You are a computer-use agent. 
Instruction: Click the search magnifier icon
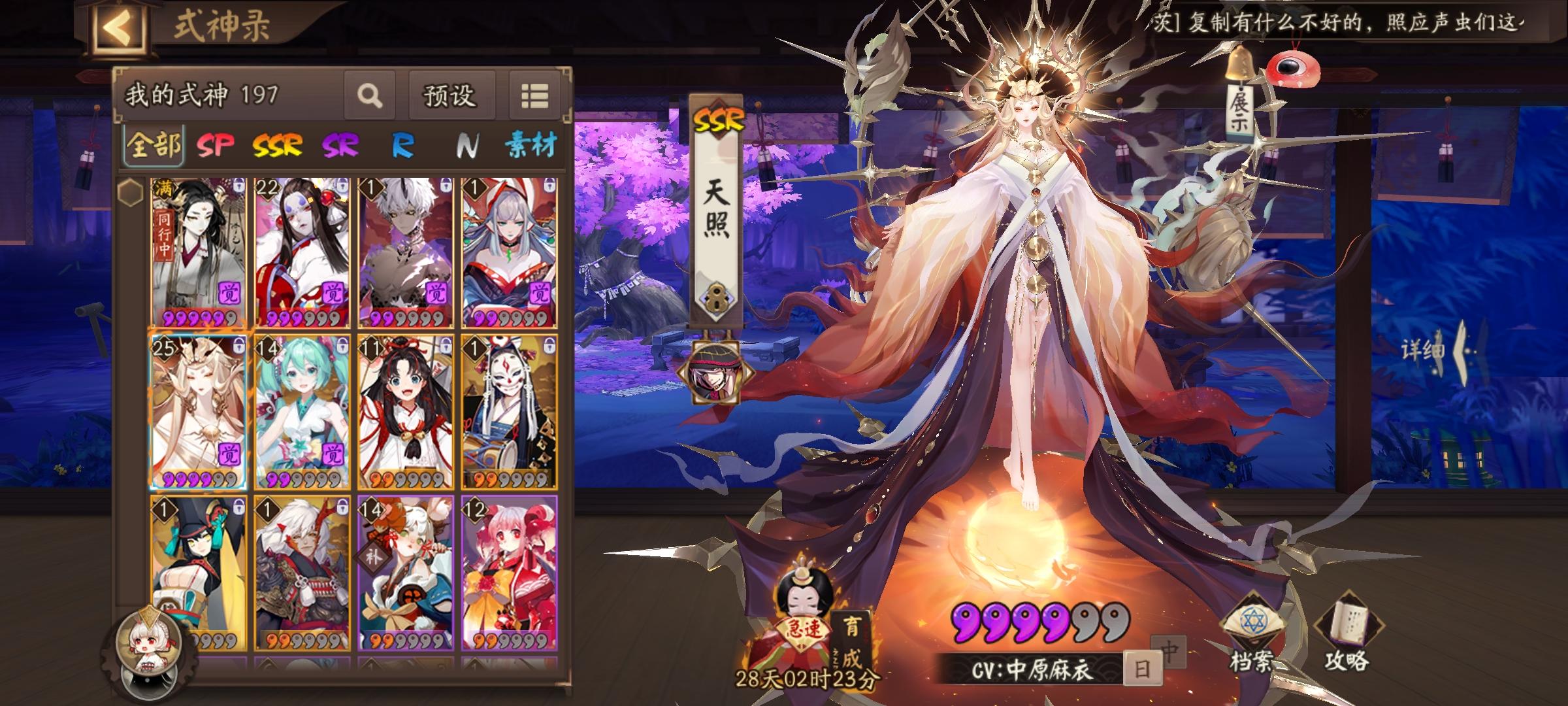pyautogui.click(x=370, y=95)
